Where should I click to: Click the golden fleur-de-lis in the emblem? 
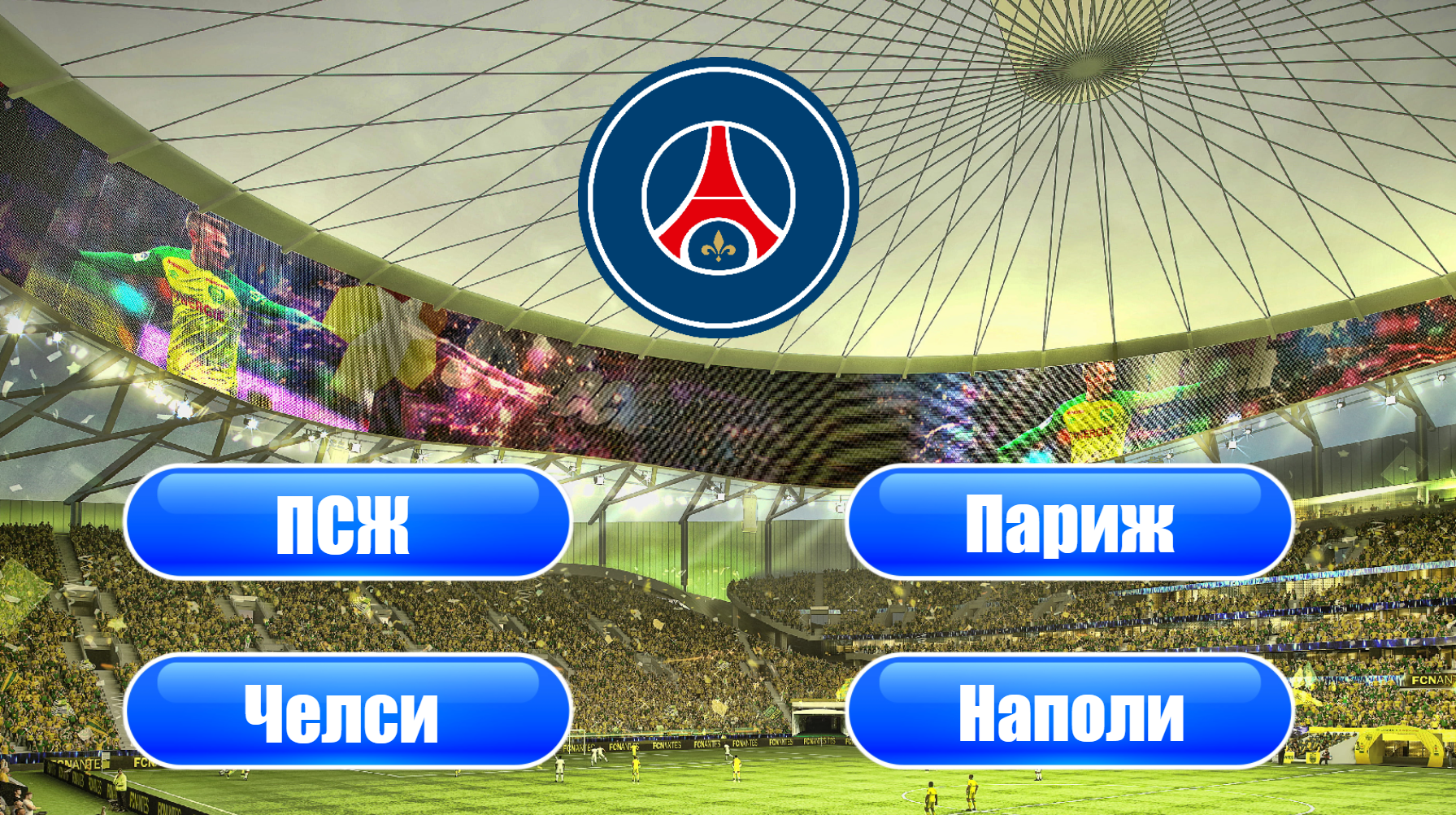(x=720, y=246)
